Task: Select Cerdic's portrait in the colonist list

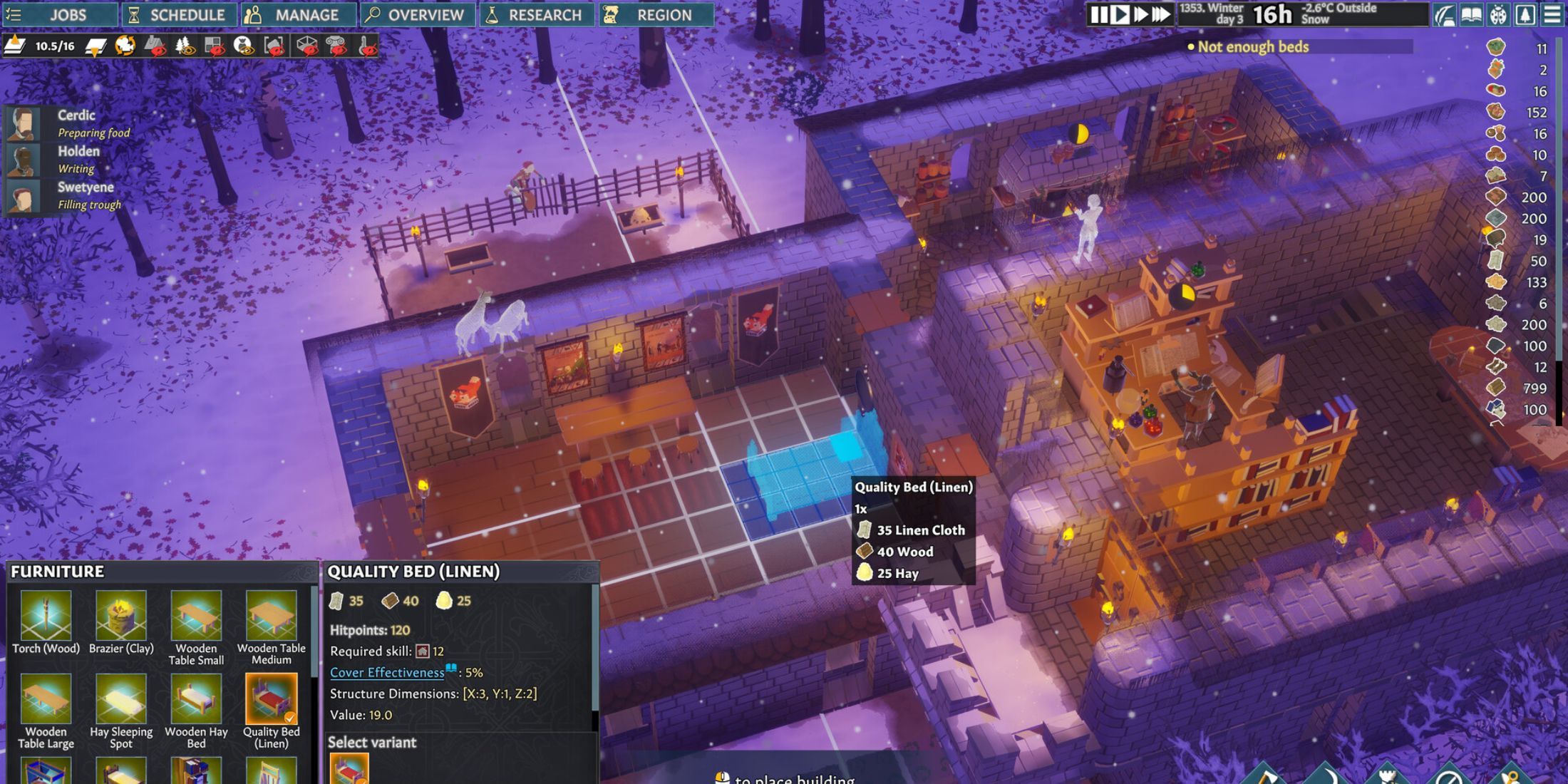Action: coord(24,123)
